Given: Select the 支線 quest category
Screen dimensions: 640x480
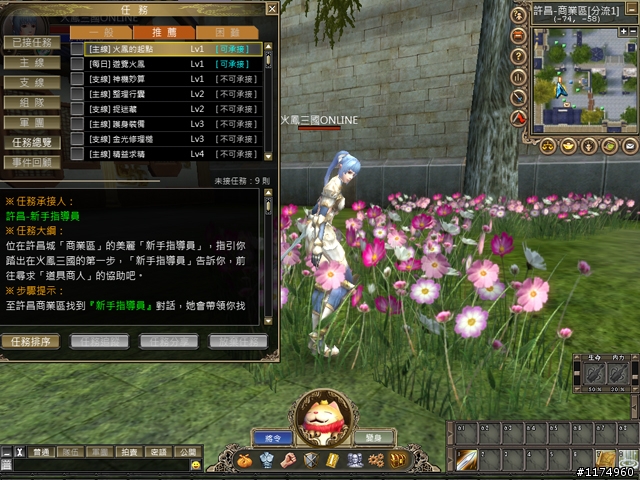Looking at the screenshot, I should tap(28, 82).
